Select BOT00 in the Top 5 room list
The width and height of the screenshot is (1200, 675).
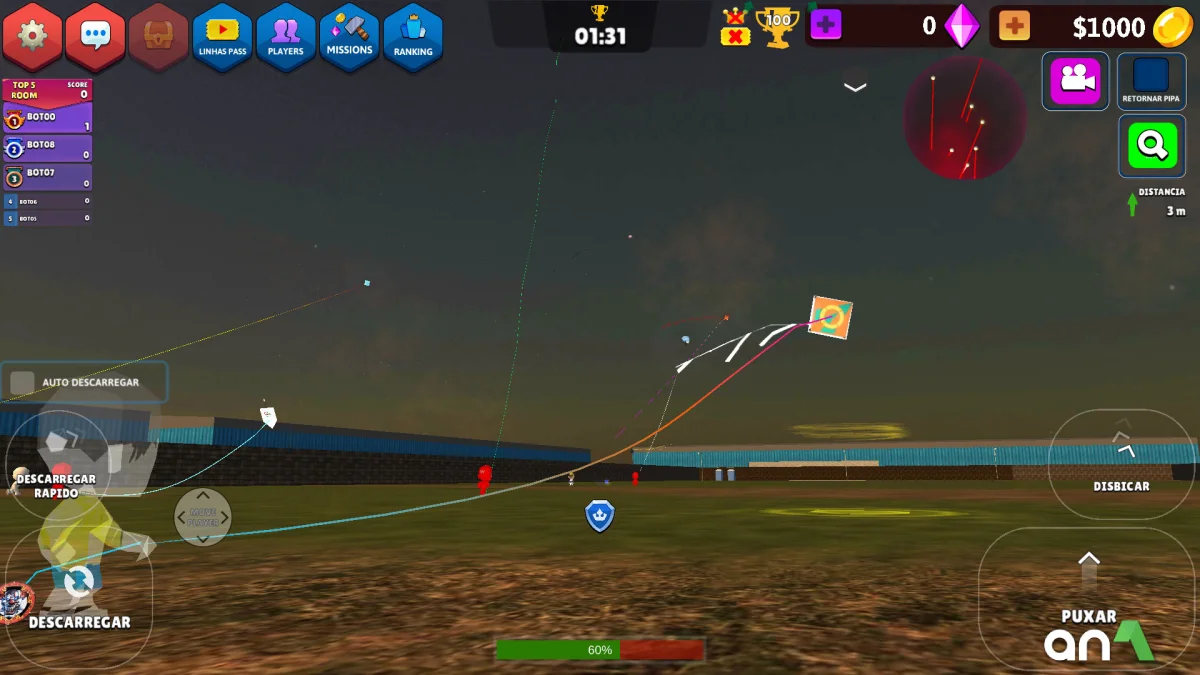[47, 120]
